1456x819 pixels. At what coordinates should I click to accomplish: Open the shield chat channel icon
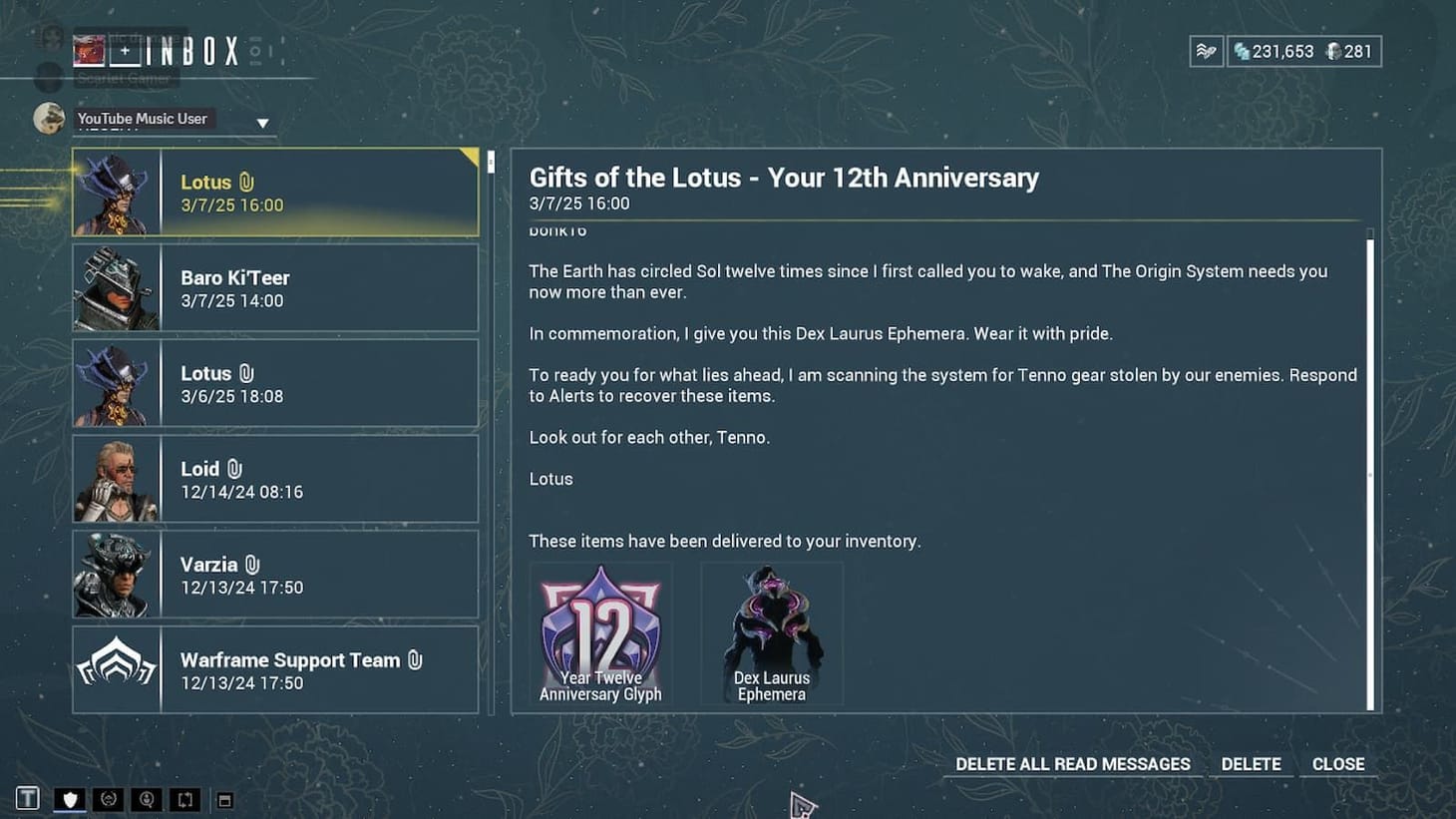(x=68, y=798)
